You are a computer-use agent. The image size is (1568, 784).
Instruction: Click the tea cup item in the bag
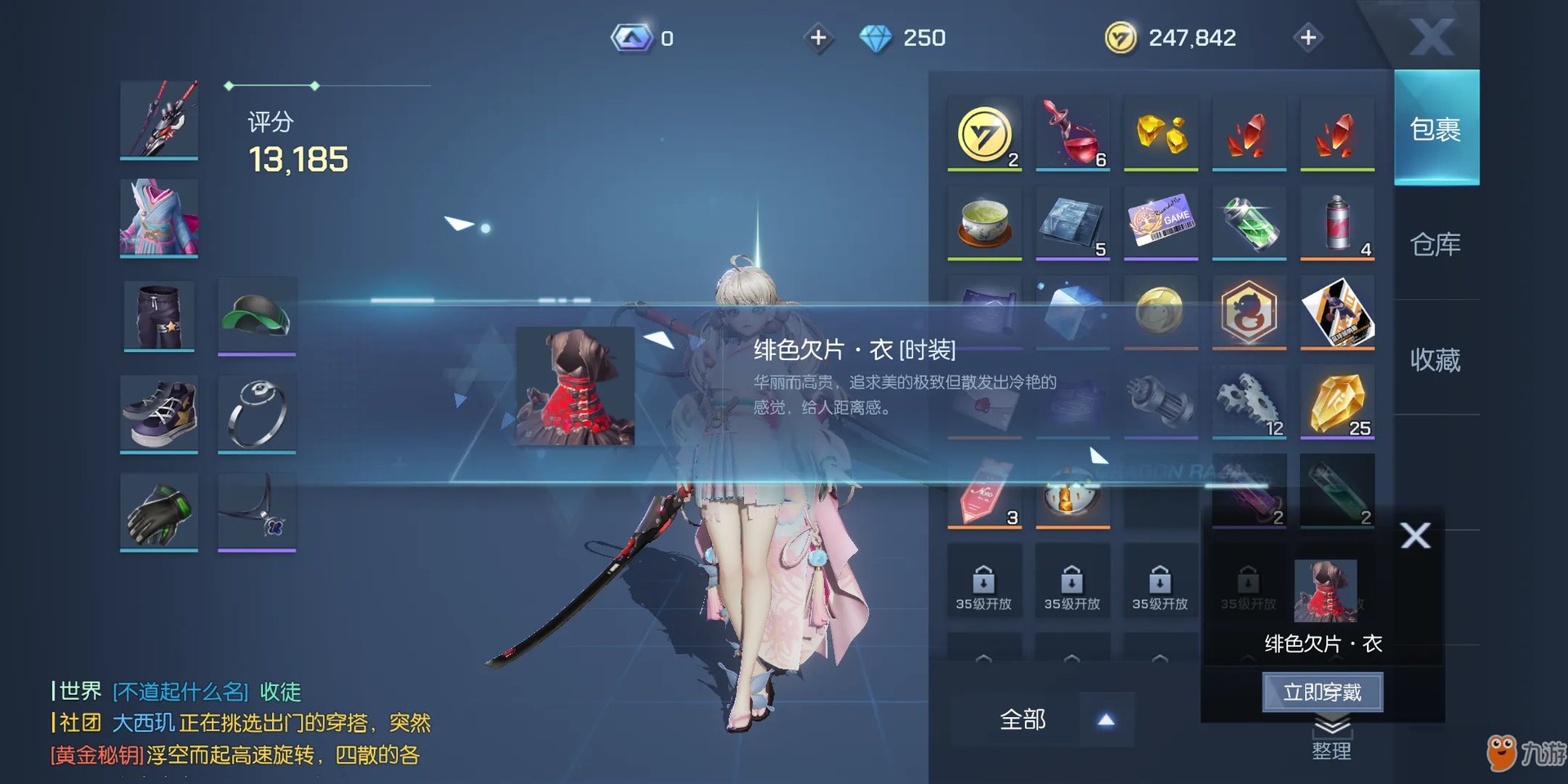pyautogui.click(x=984, y=222)
